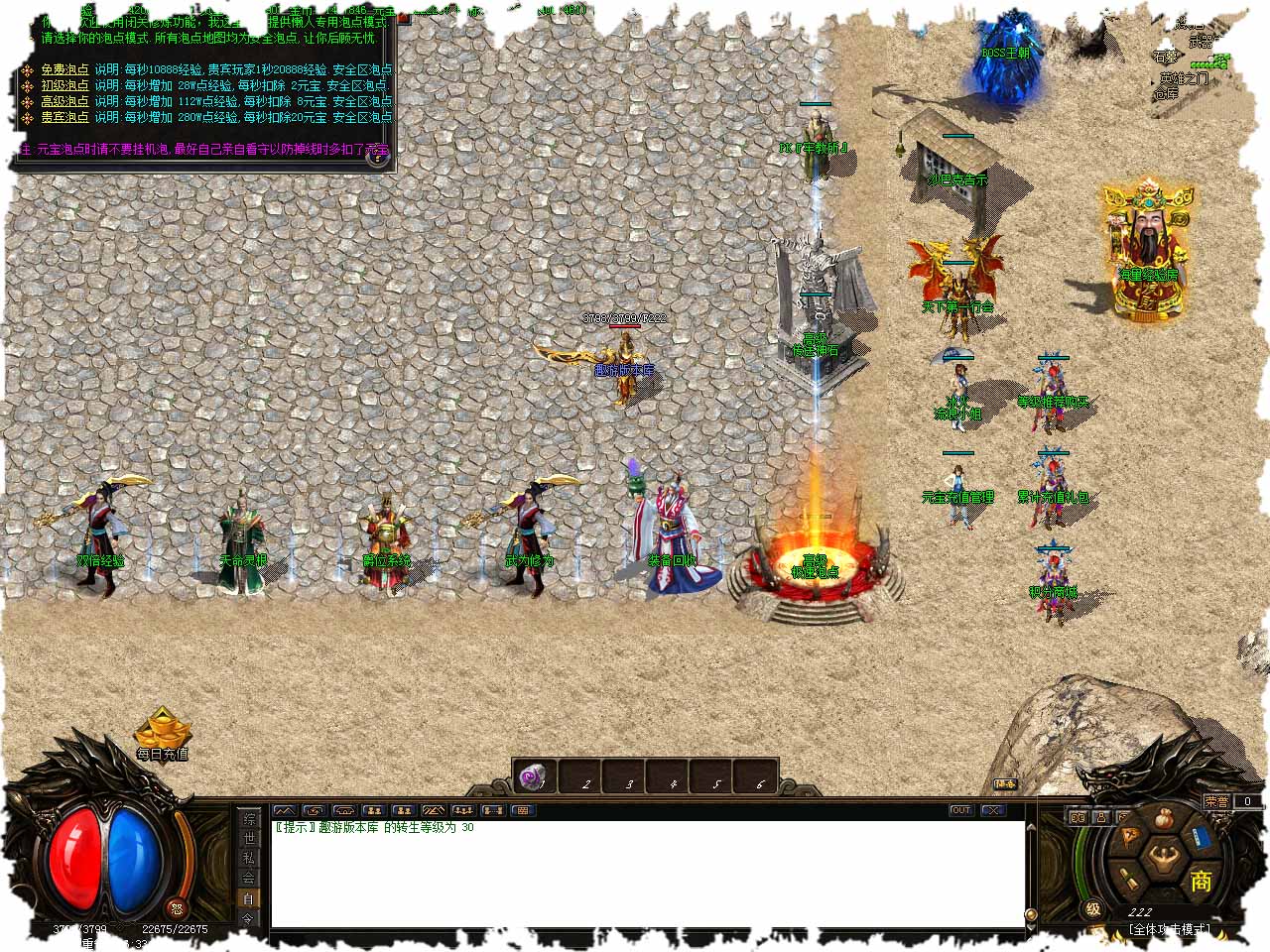Click the OUT button above chat
Screen dimensions: 1270x952
960,810
